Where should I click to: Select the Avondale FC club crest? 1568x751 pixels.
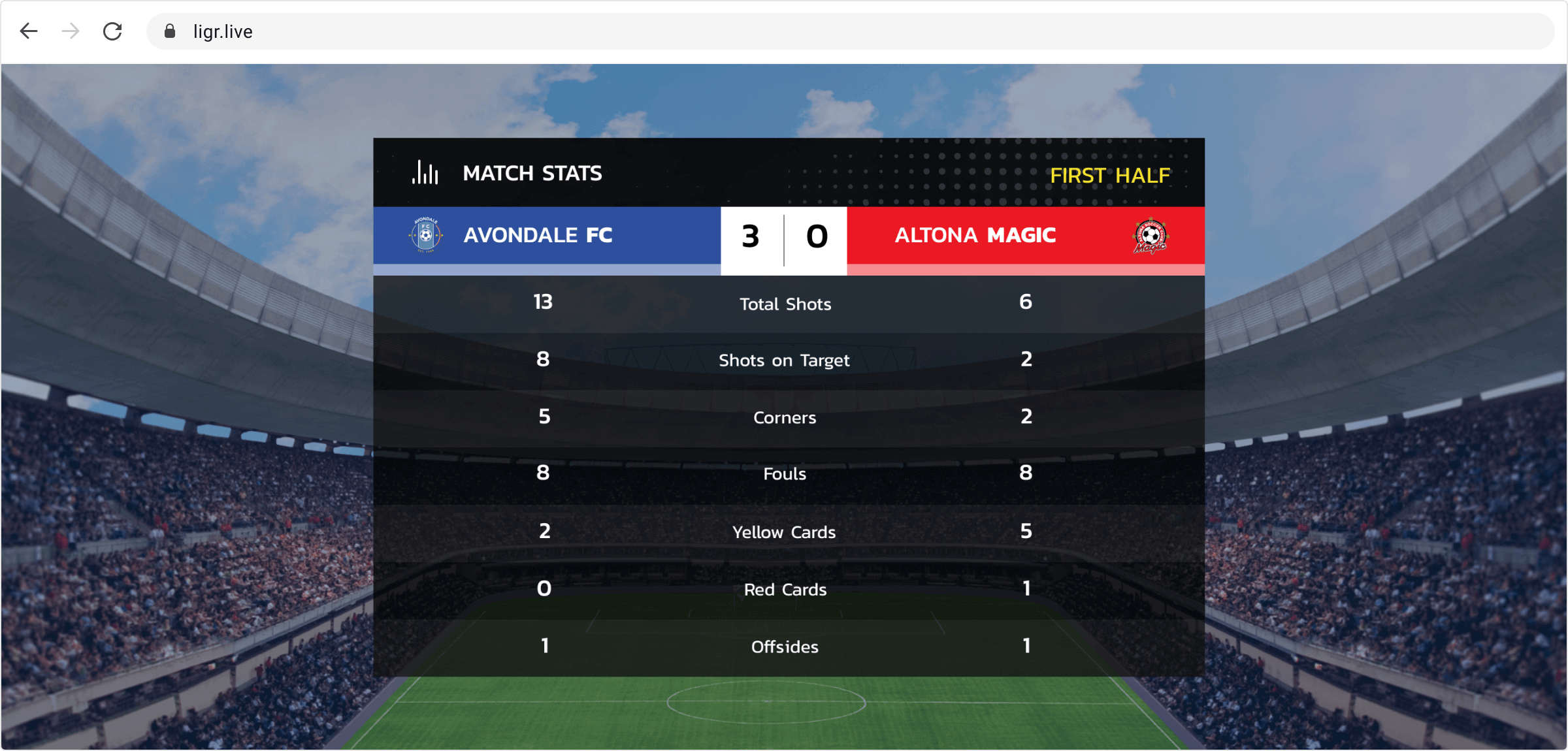(425, 236)
